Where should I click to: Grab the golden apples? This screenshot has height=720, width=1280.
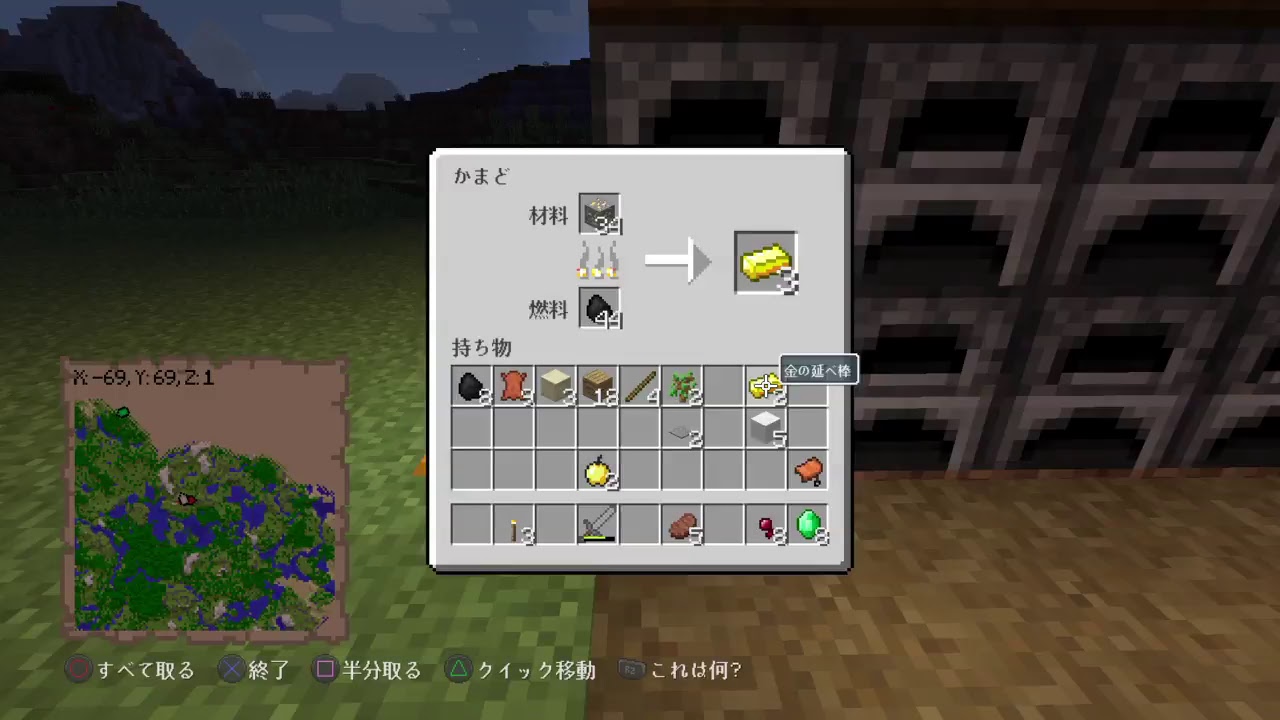point(599,472)
